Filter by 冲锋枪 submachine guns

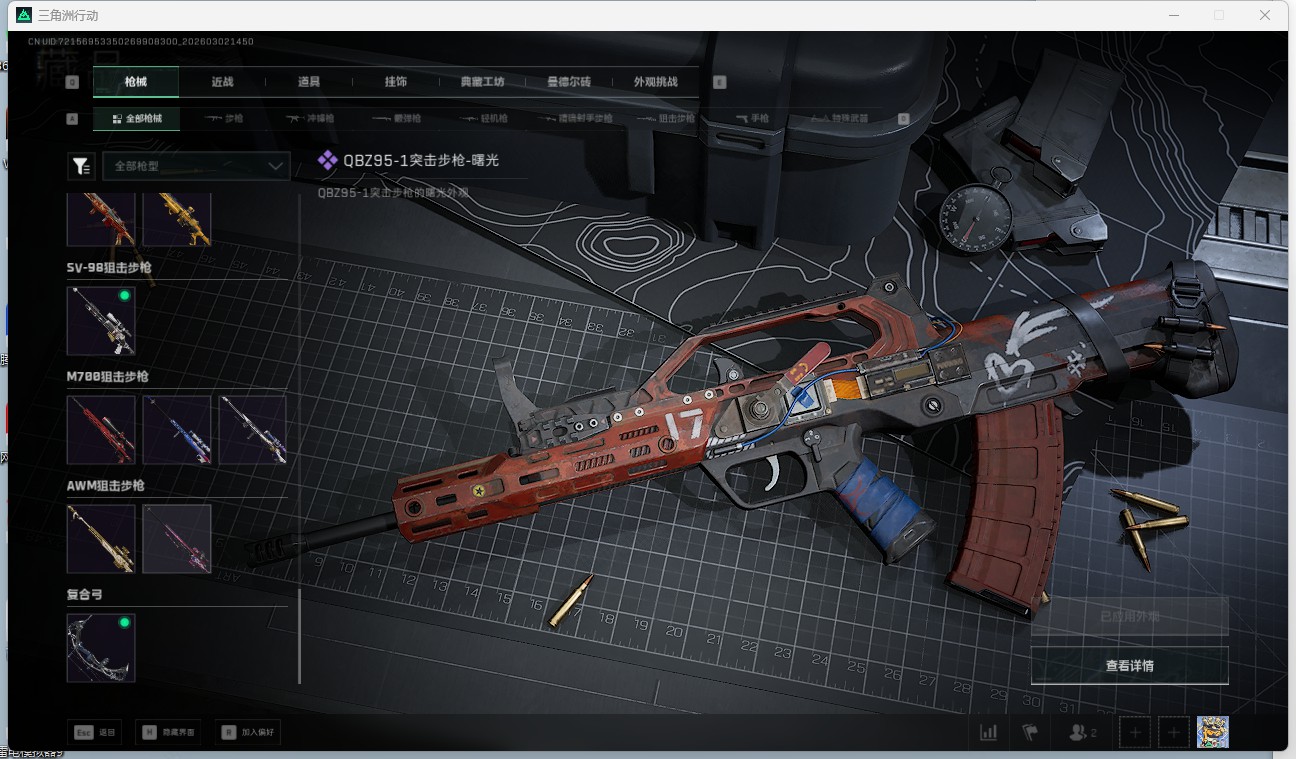point(311,118)
